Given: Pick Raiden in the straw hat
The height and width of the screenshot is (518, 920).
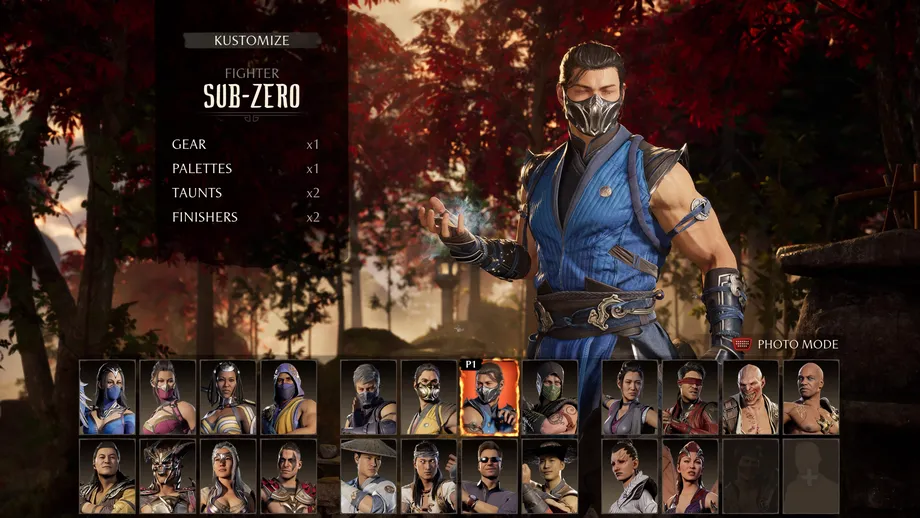Looking at the screenshot, I should [369, 476].
